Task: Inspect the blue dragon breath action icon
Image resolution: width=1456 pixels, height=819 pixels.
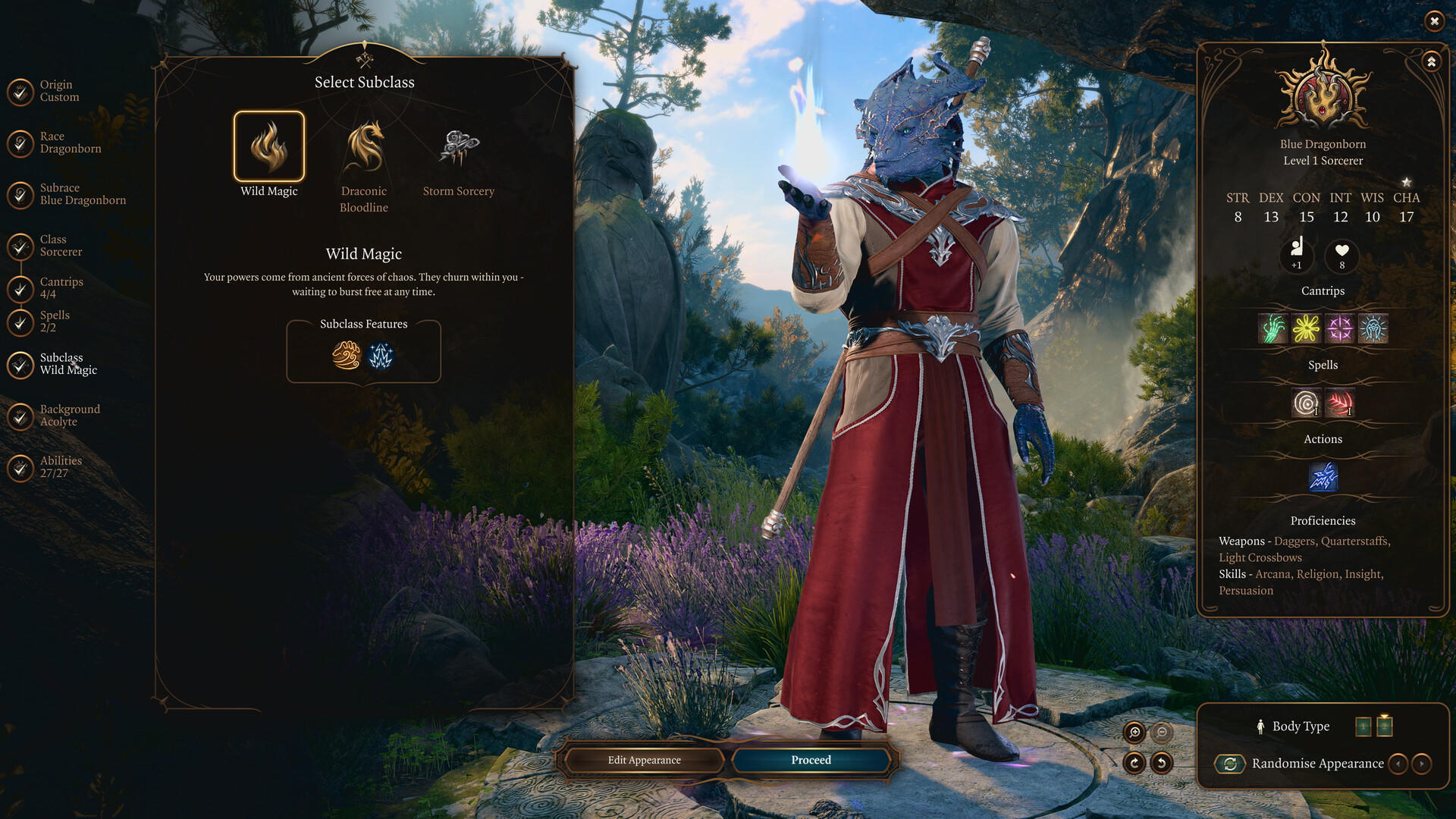Action: coord(1323,476)
